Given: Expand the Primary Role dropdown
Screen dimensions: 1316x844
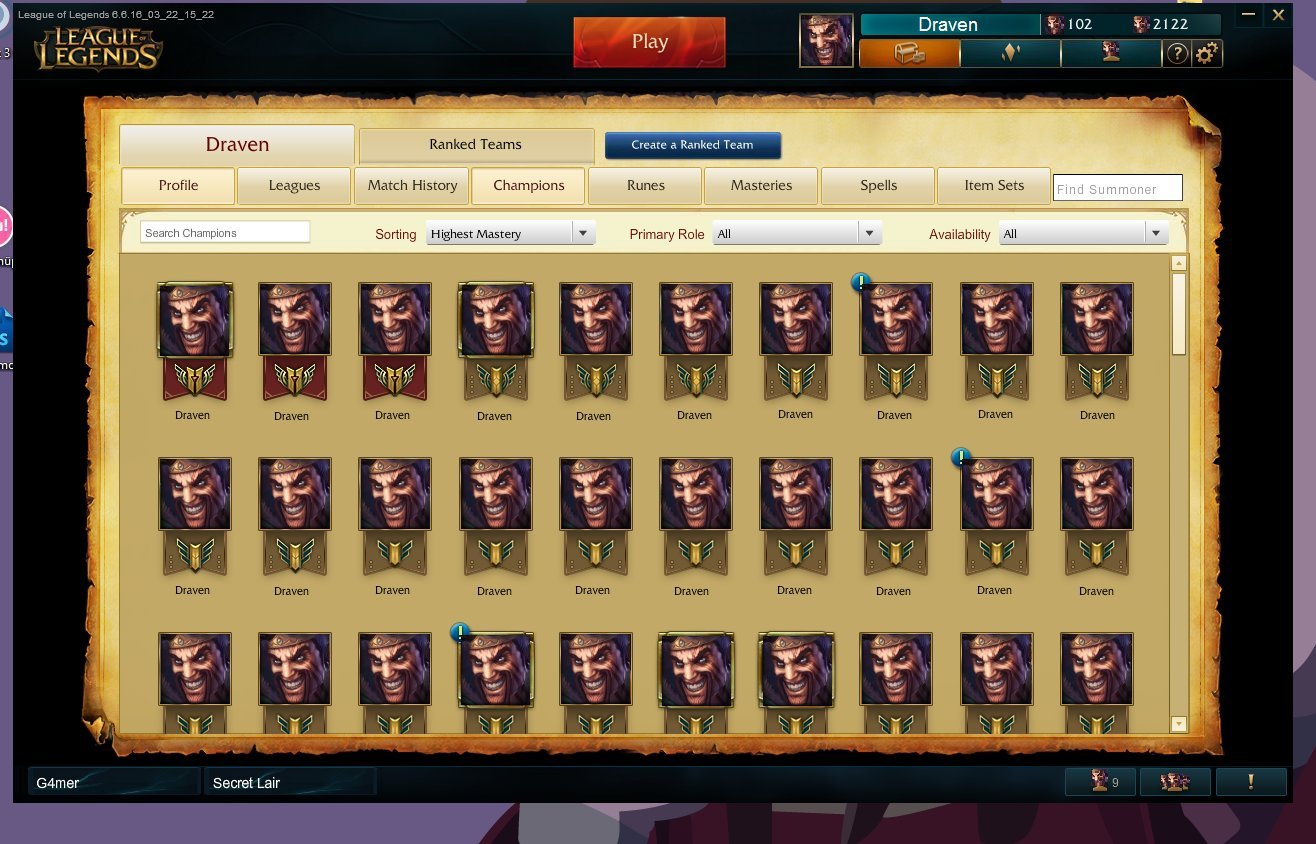Looking at the screenshot, I should 795,232.
